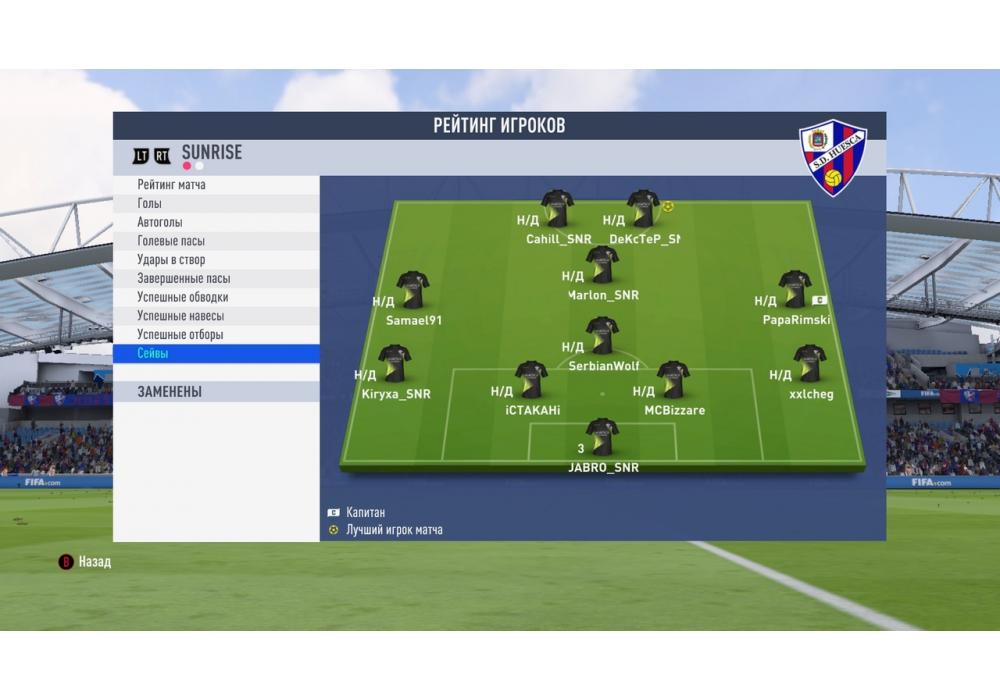The width and height of the screenshot is (1000, 700).
Task: Select goalkeeper JABRO_SNR on the pitch
Action: tap(602, 437)
